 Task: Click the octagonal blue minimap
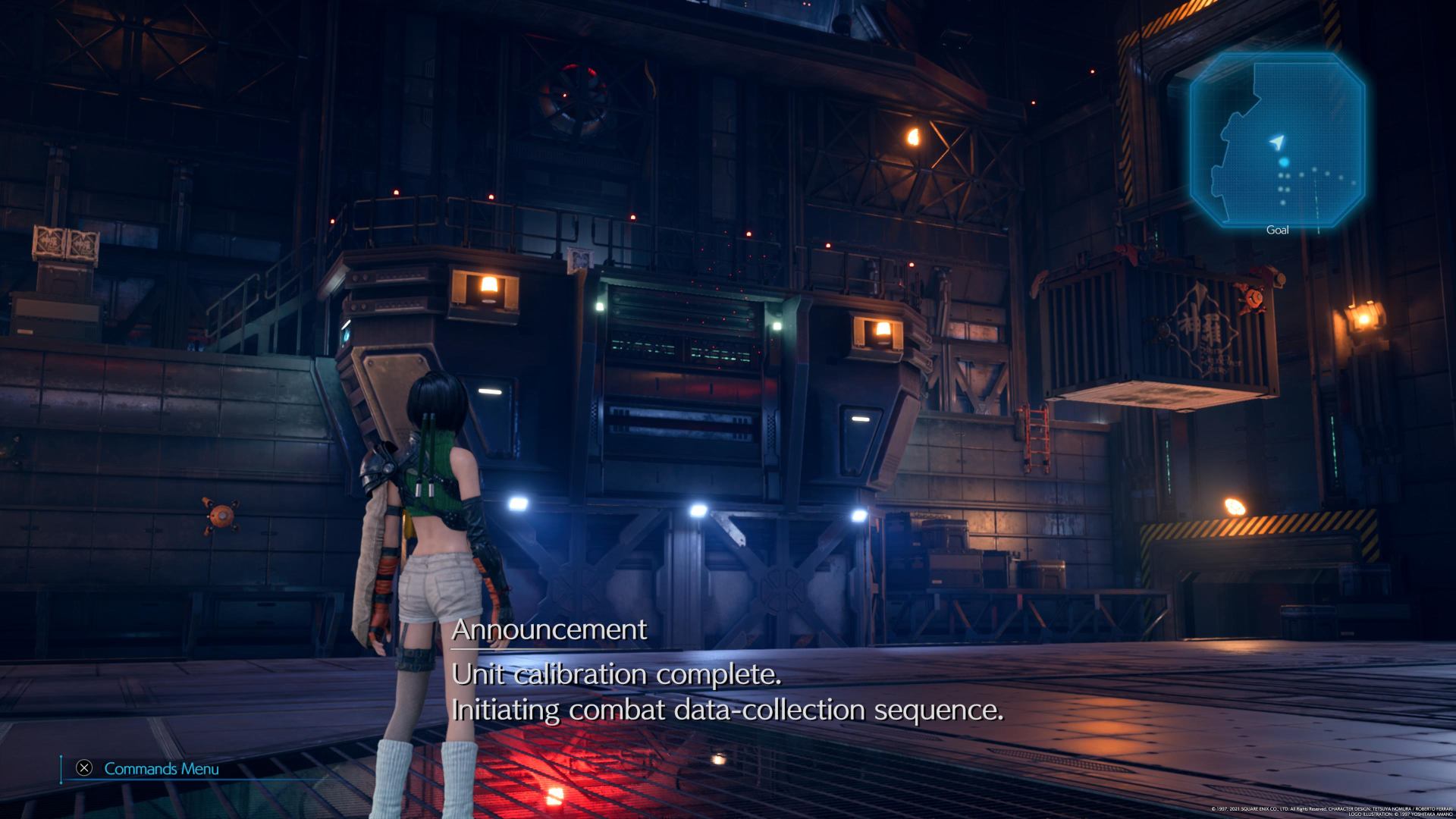pos(1277,140)
